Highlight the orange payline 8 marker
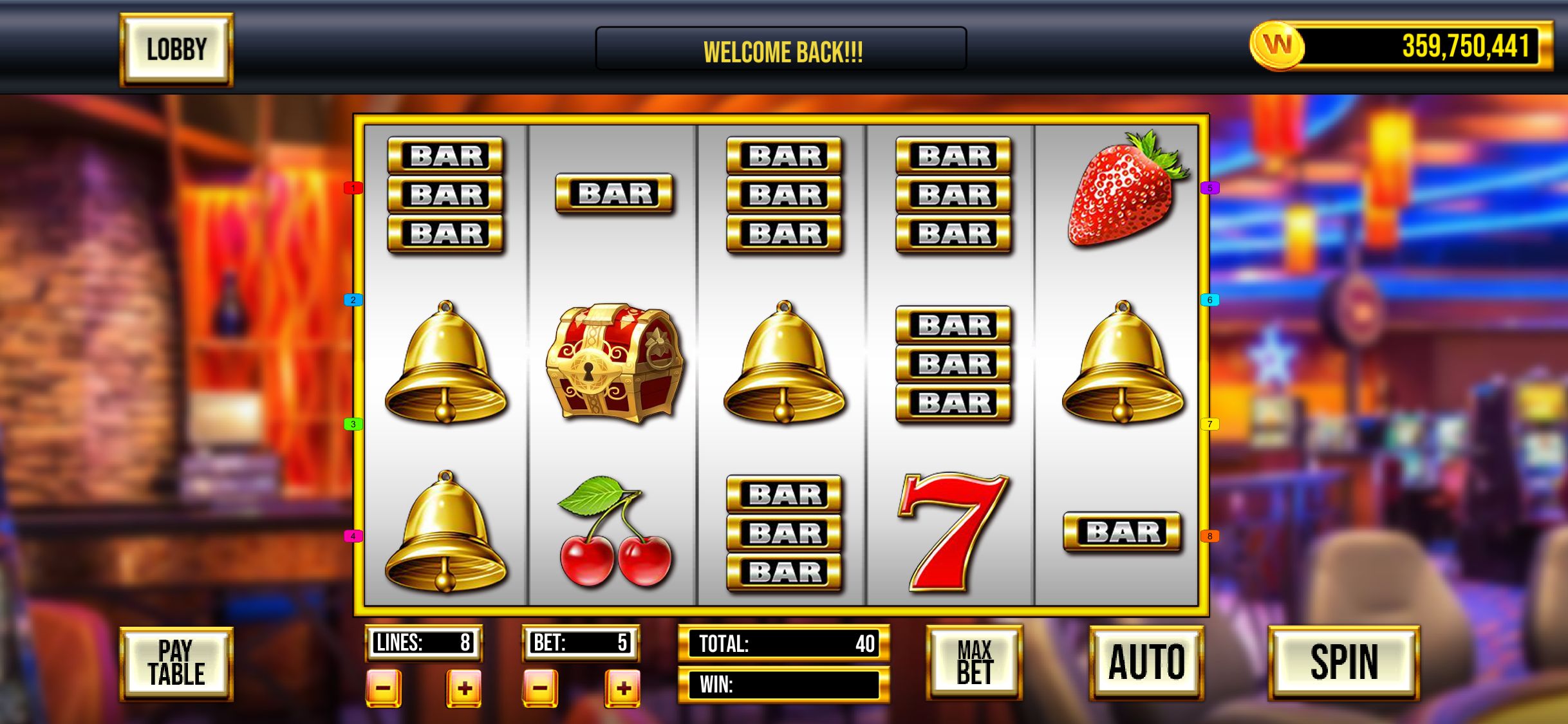This screenshot has height=724, width=1568. pos(1209,536)
